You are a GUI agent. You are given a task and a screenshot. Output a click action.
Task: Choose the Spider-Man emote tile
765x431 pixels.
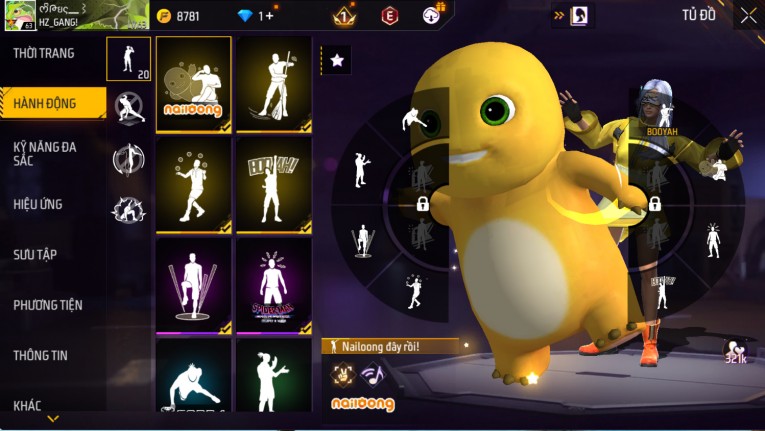[273, 284]
